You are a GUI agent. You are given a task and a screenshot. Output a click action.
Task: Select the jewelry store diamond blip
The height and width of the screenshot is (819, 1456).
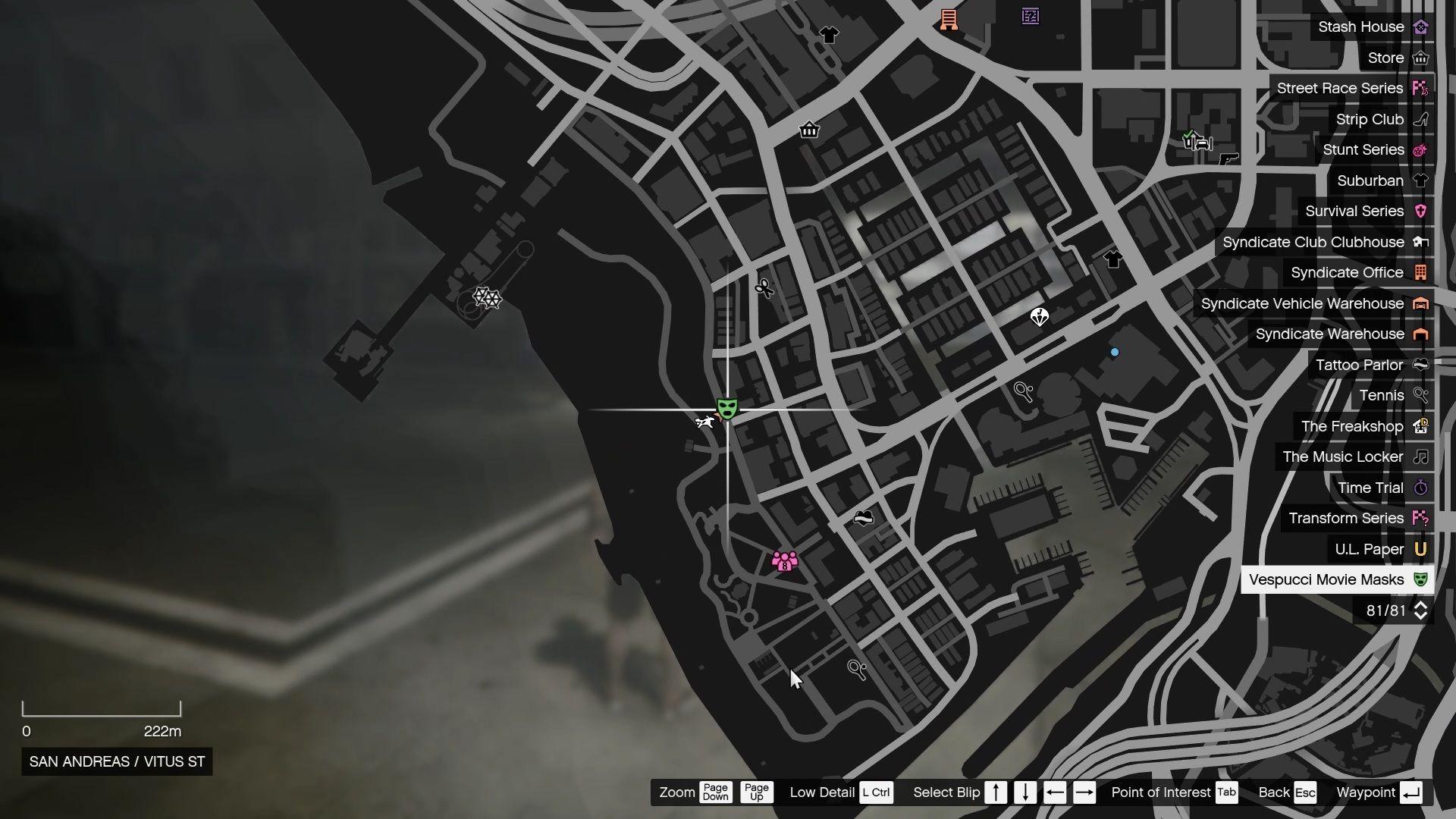[1039, 317]
